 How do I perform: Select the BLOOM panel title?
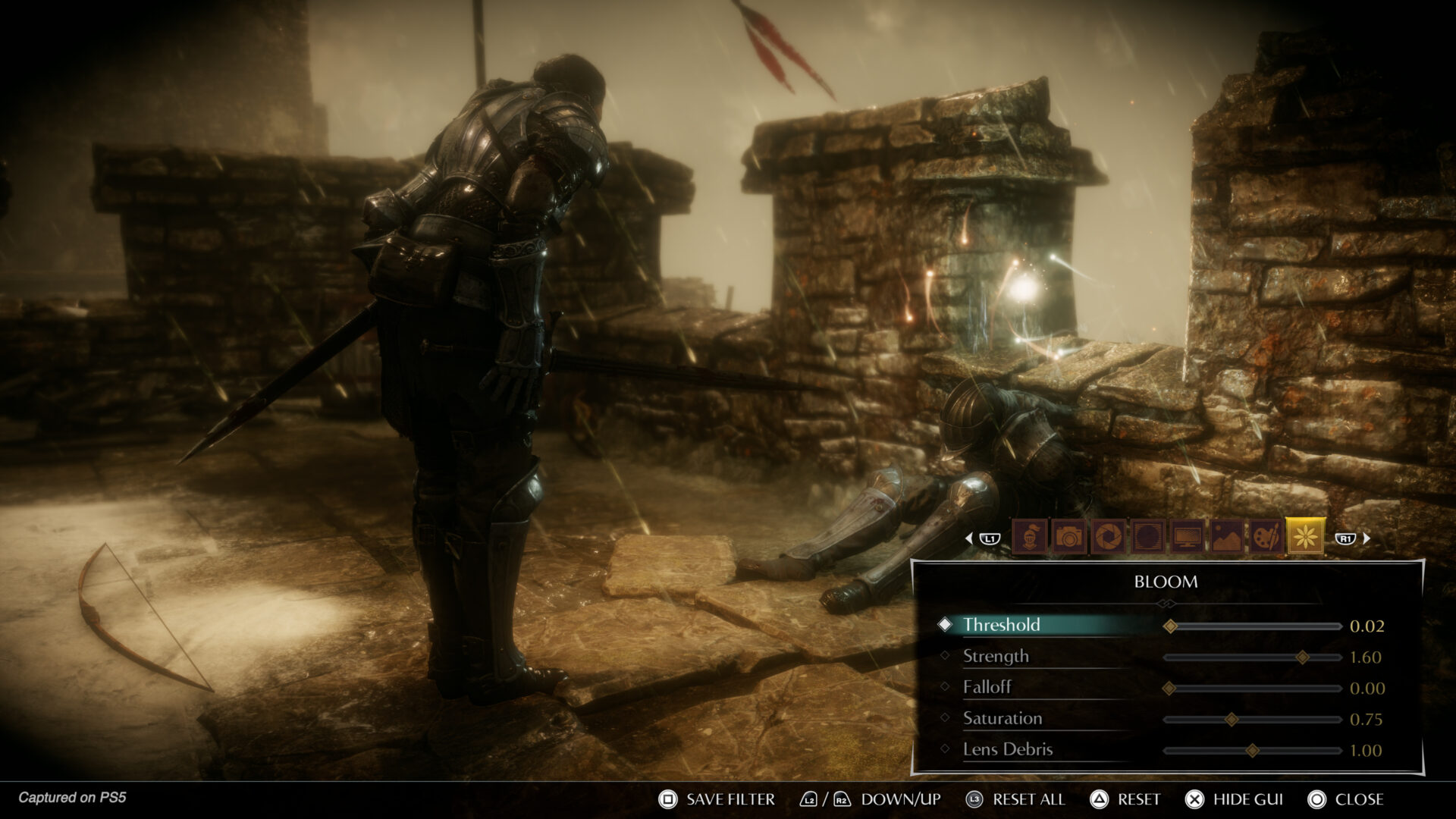(x=1166, y=582)
